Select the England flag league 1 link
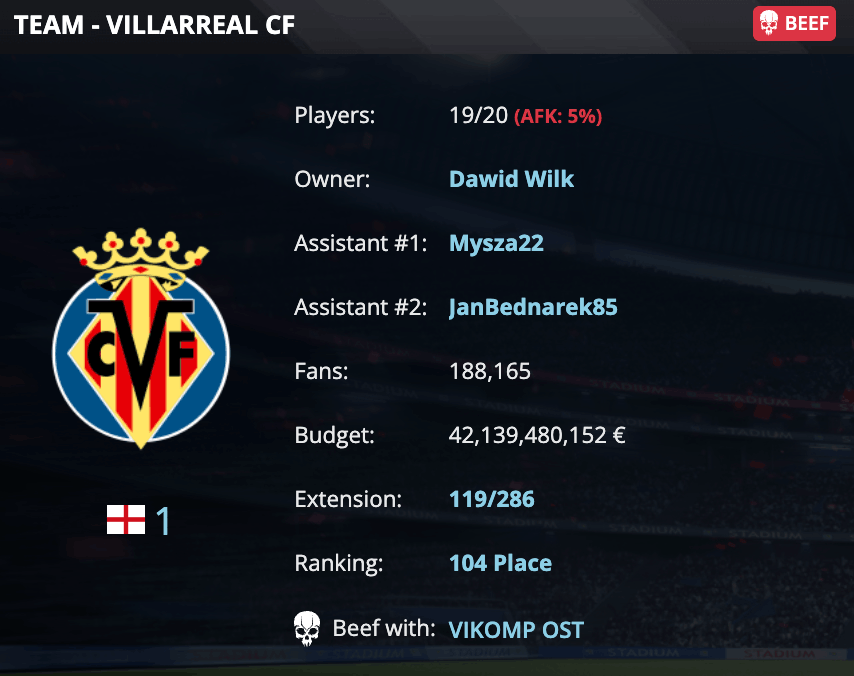 pos(140,520)
